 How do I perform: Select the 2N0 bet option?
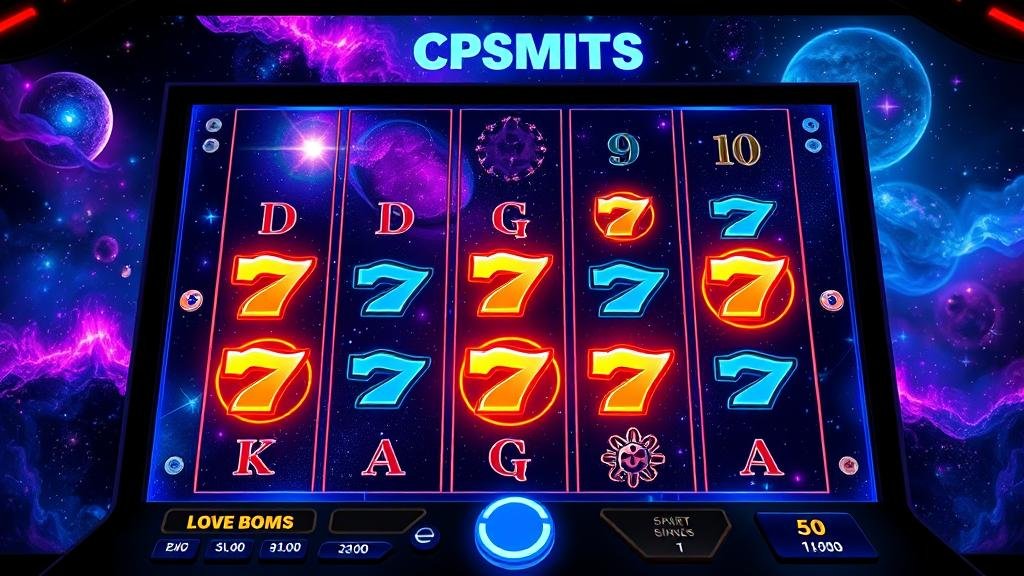coord(175,548)
